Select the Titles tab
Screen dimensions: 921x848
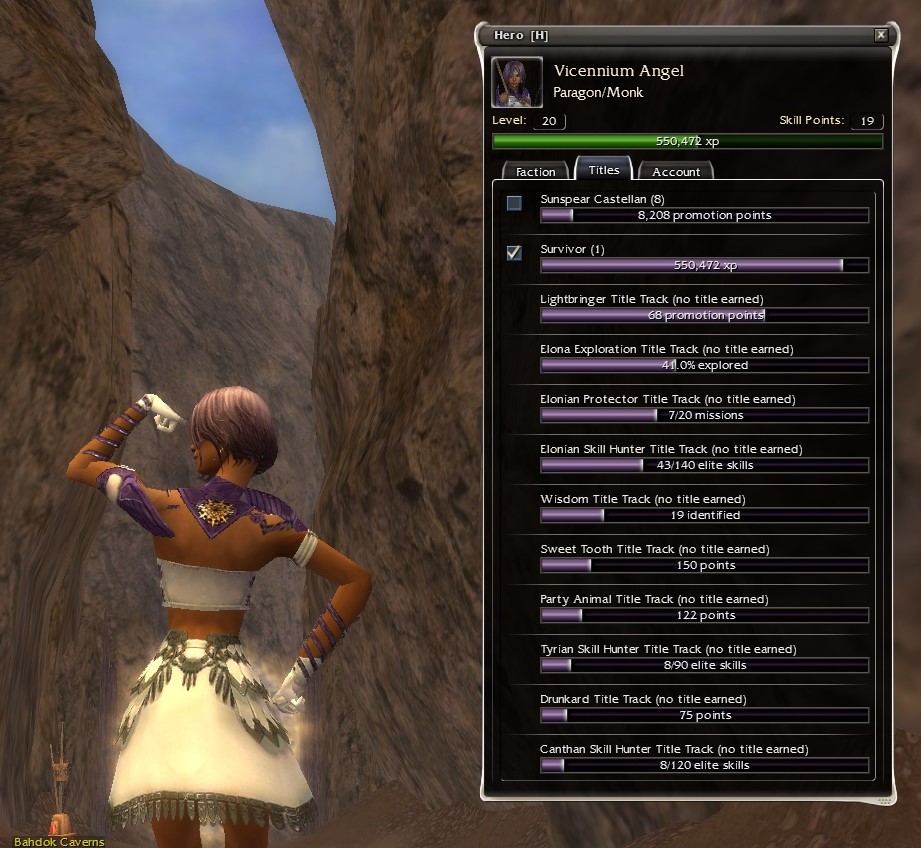coord(604,170)
